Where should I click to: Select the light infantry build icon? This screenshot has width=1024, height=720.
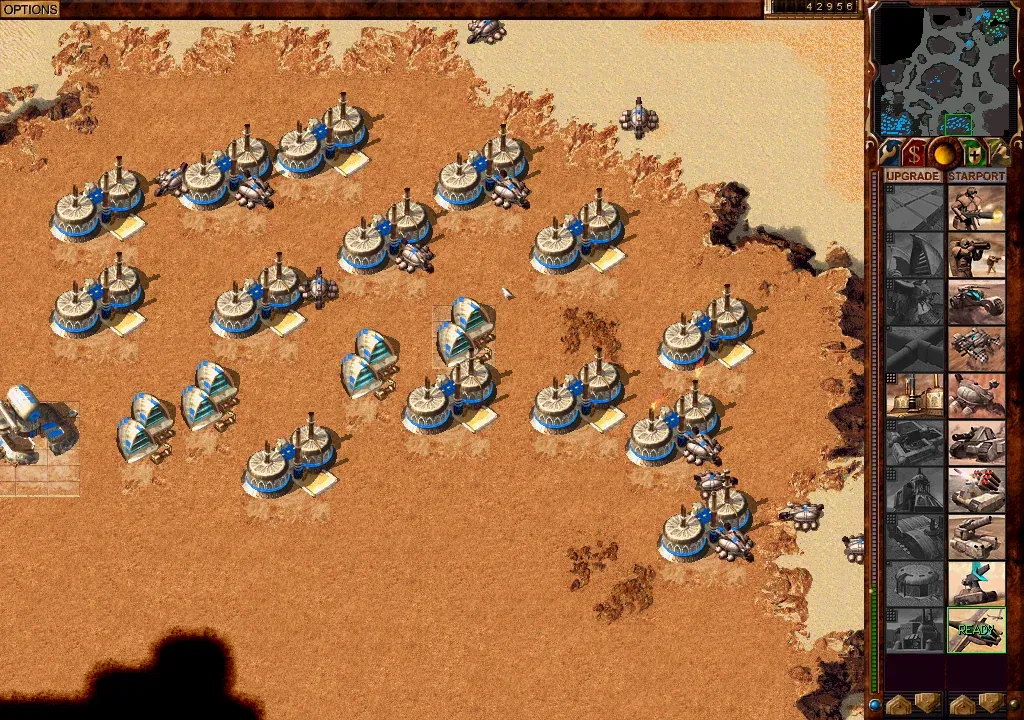pyautogui.click(x=976, y=208)
